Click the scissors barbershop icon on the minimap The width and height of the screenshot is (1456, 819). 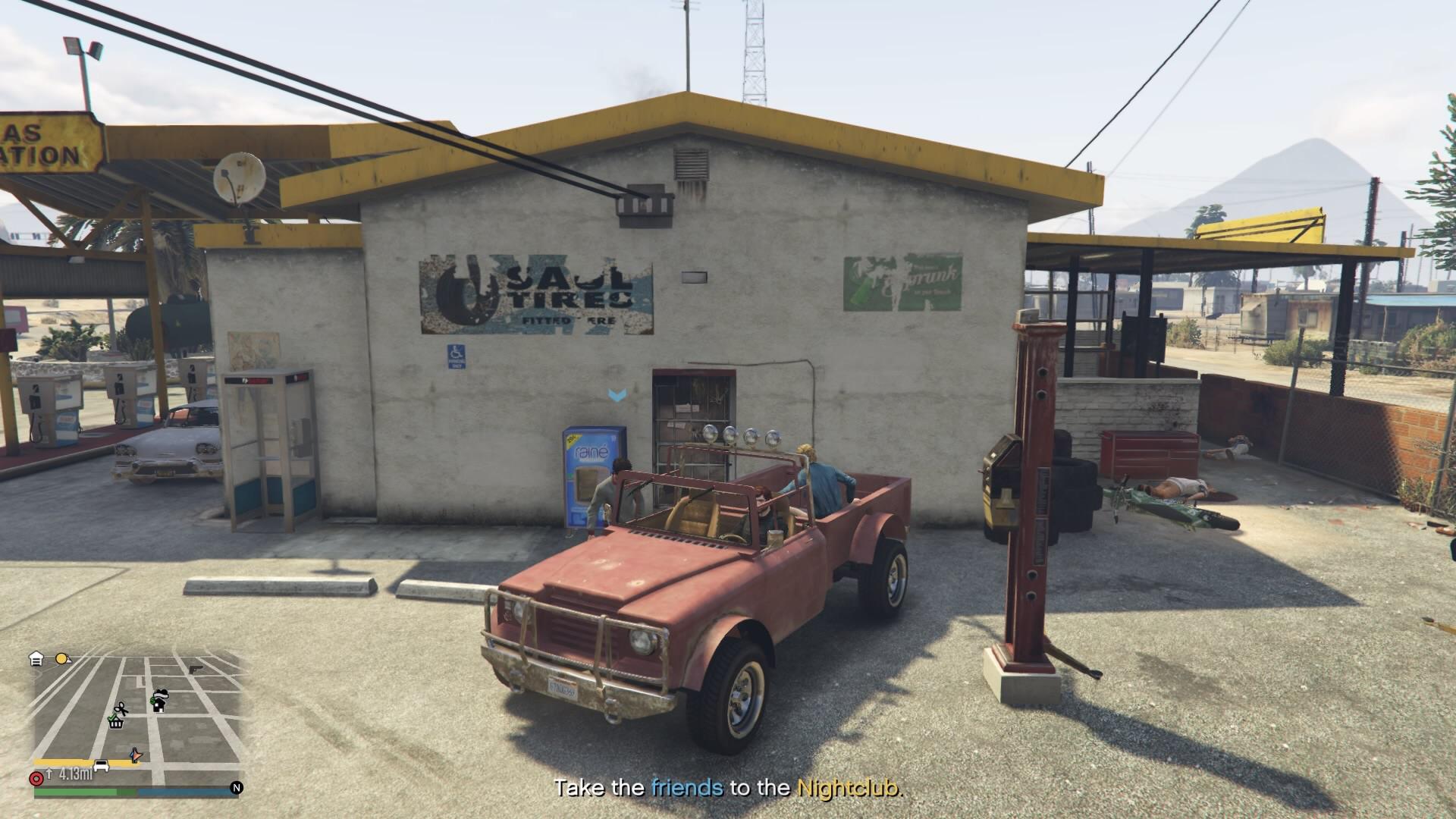click(121, 708)
